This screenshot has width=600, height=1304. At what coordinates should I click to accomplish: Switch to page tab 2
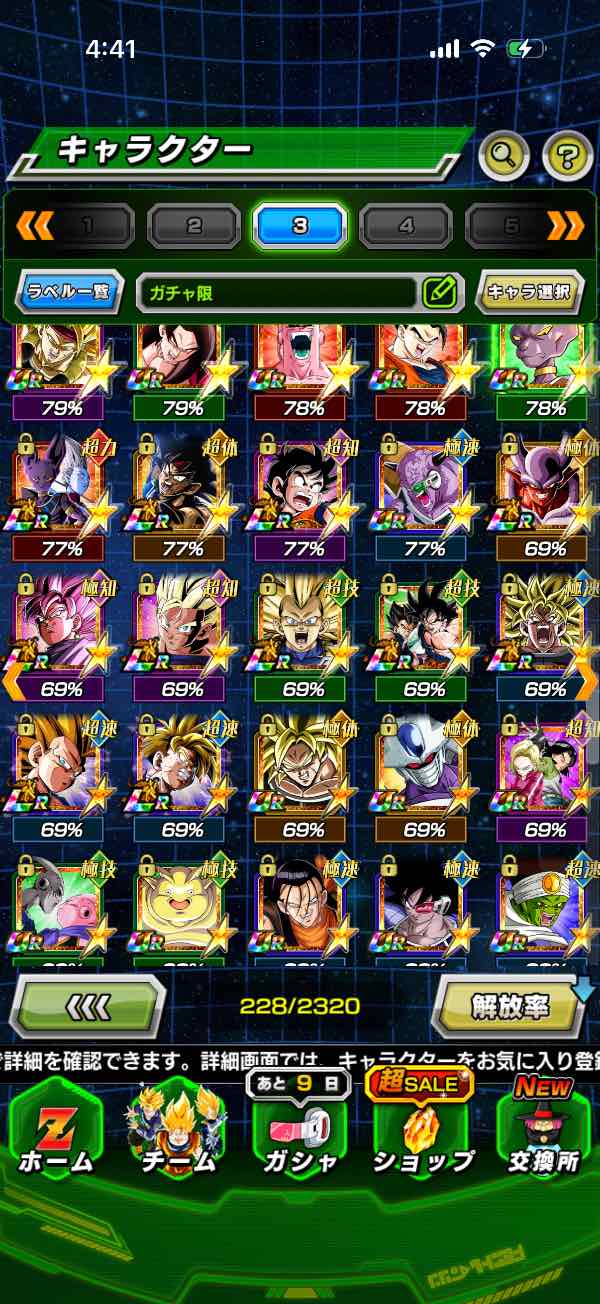(194, 227)
